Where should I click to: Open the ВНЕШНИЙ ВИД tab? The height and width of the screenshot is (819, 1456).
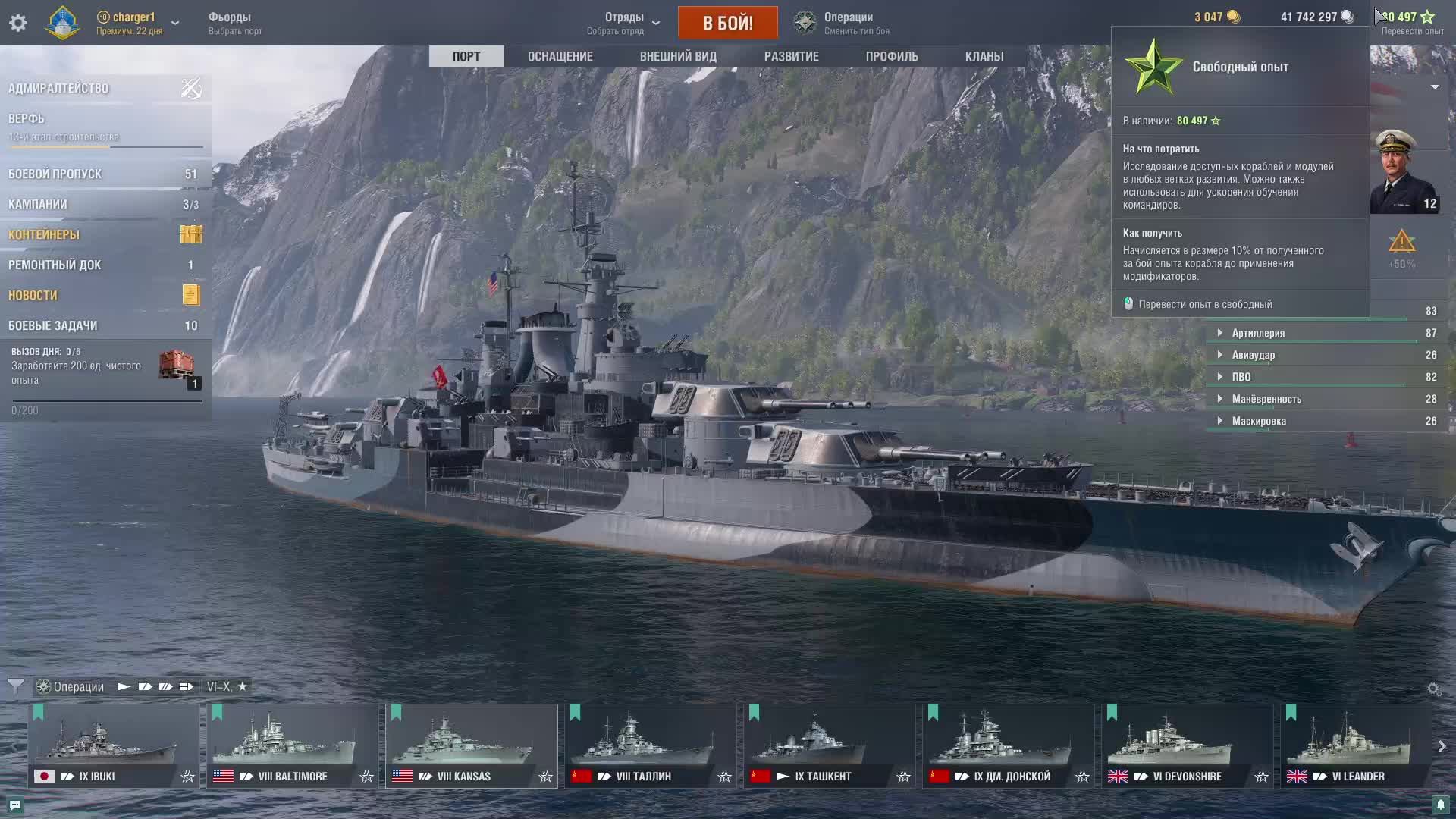pos(678,56)
